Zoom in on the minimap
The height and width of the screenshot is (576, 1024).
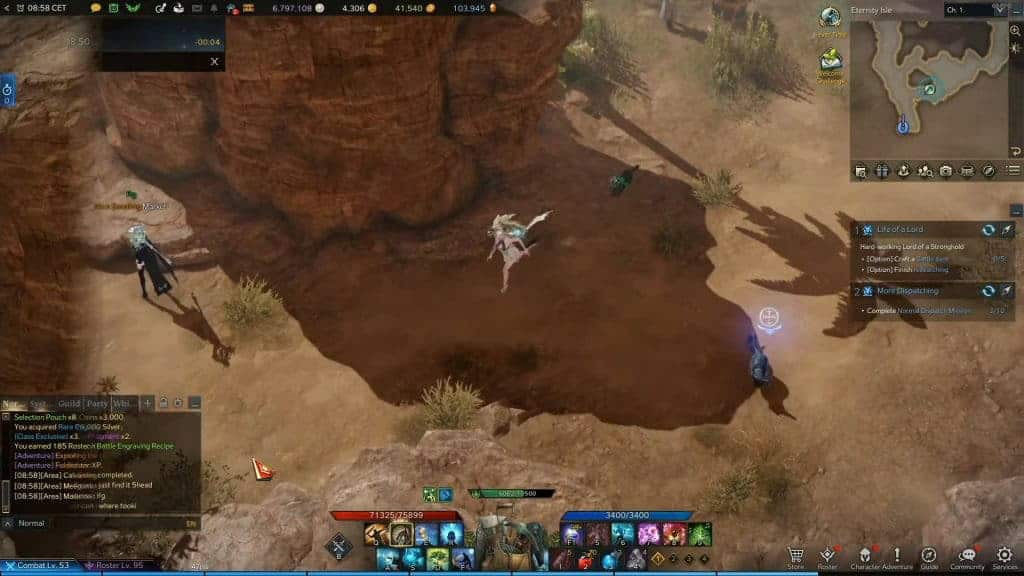point(1016,31)
